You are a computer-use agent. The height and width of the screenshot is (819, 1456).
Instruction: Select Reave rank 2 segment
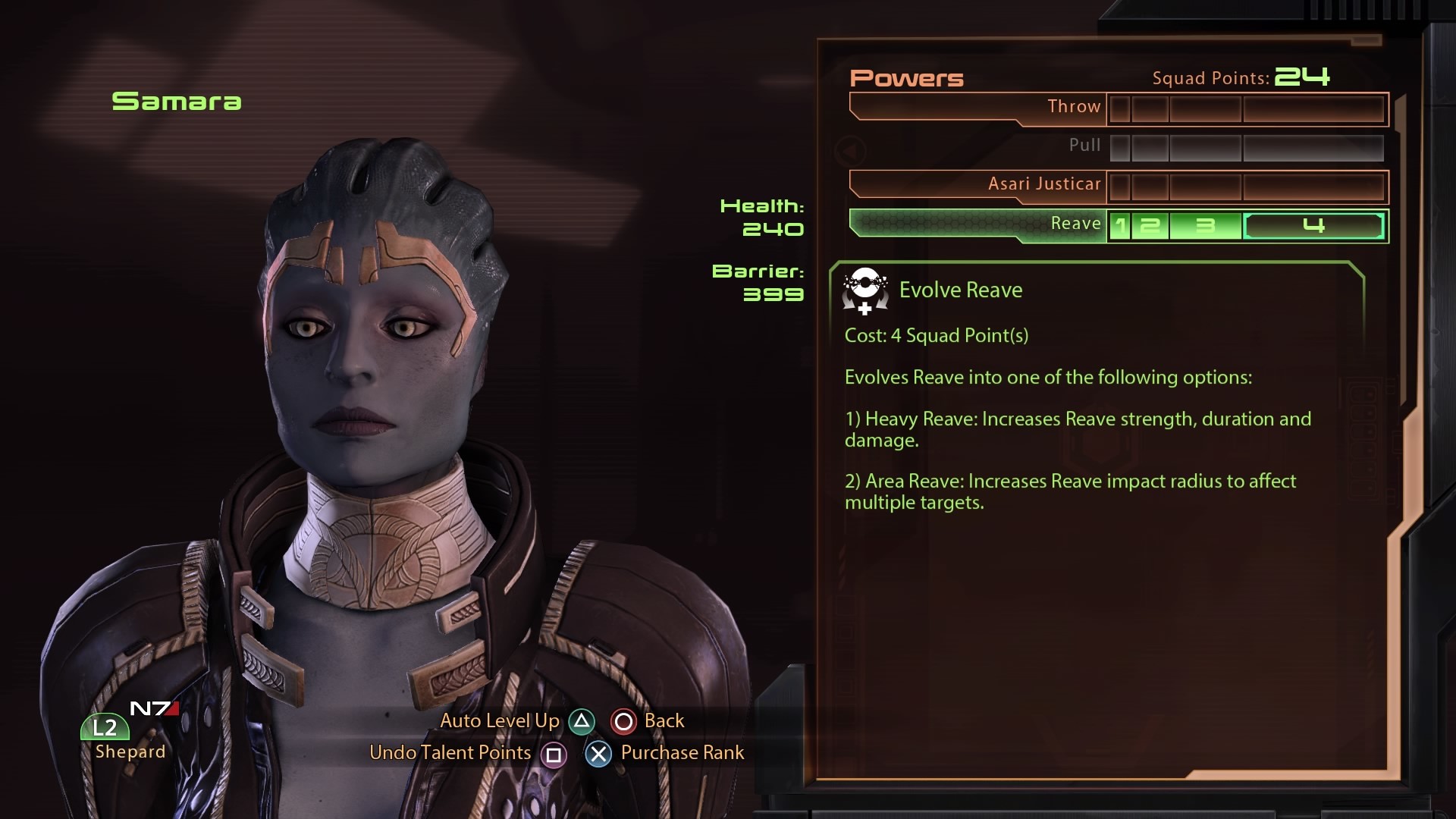[x=1150, y=224]
